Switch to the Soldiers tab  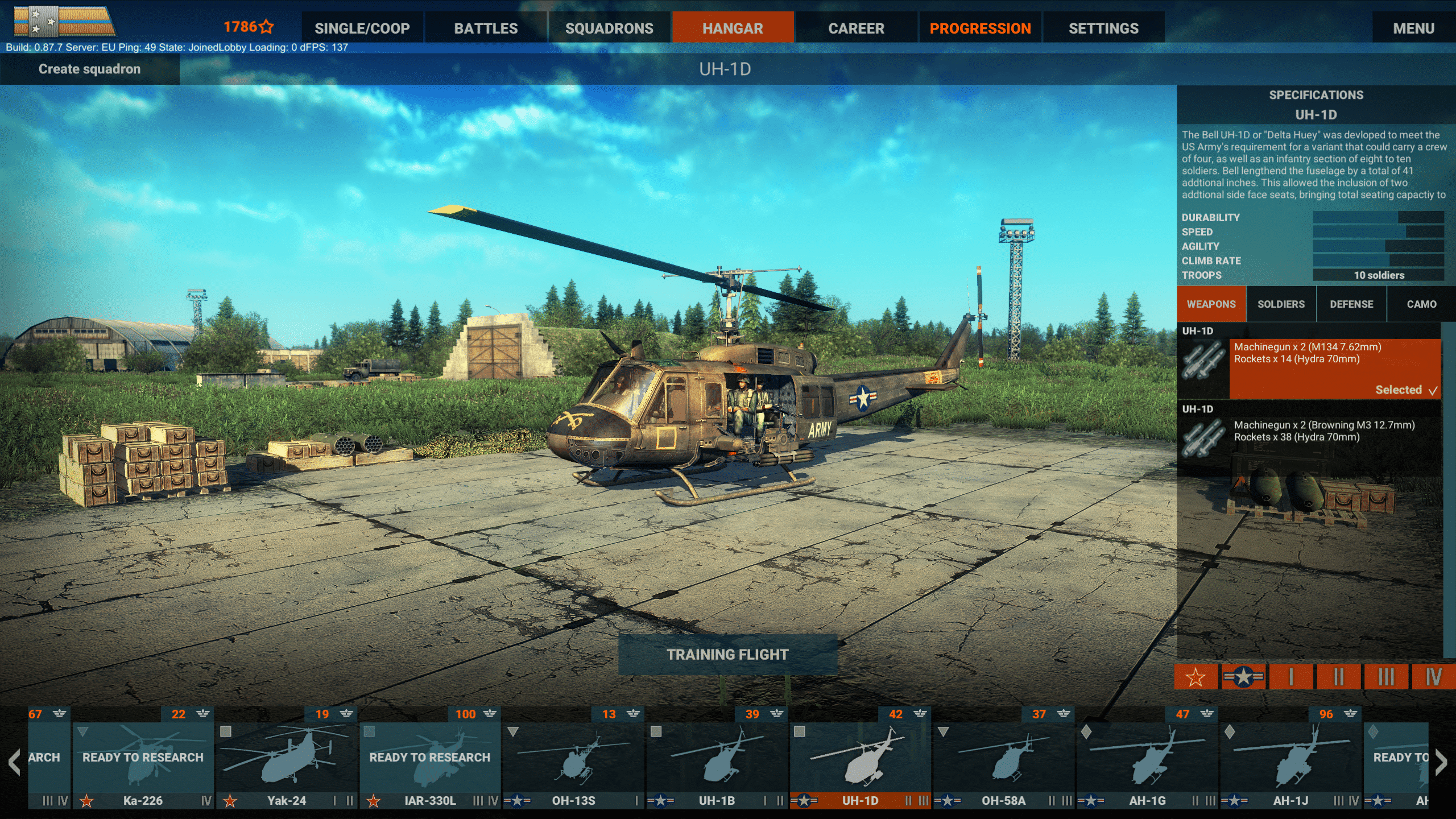pos(1281,304)
